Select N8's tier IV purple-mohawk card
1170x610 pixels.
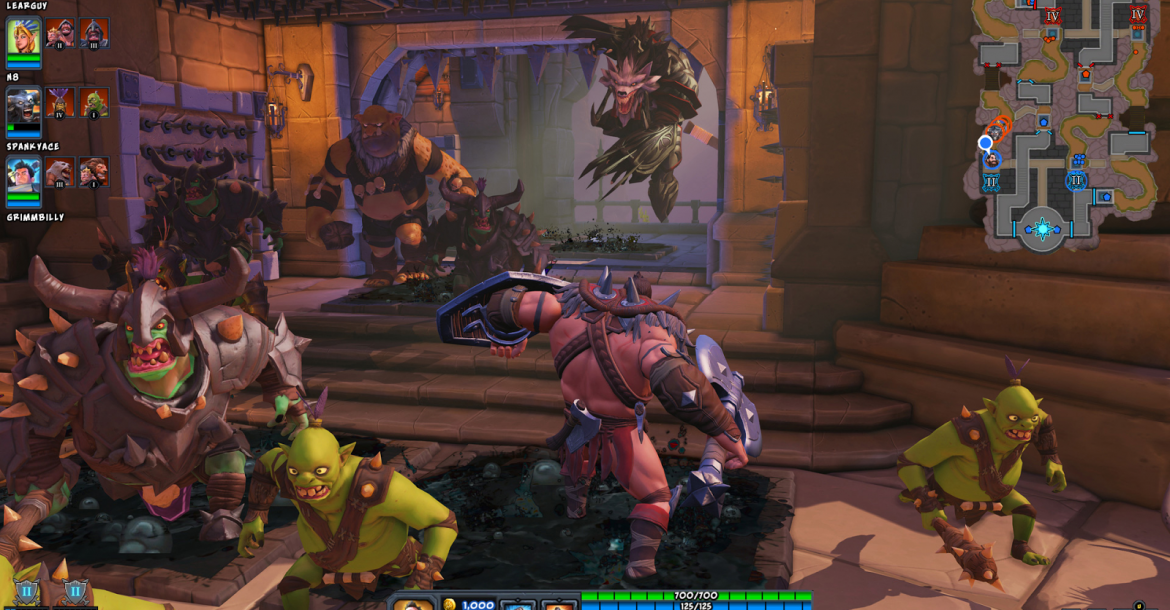click(60, 102)
